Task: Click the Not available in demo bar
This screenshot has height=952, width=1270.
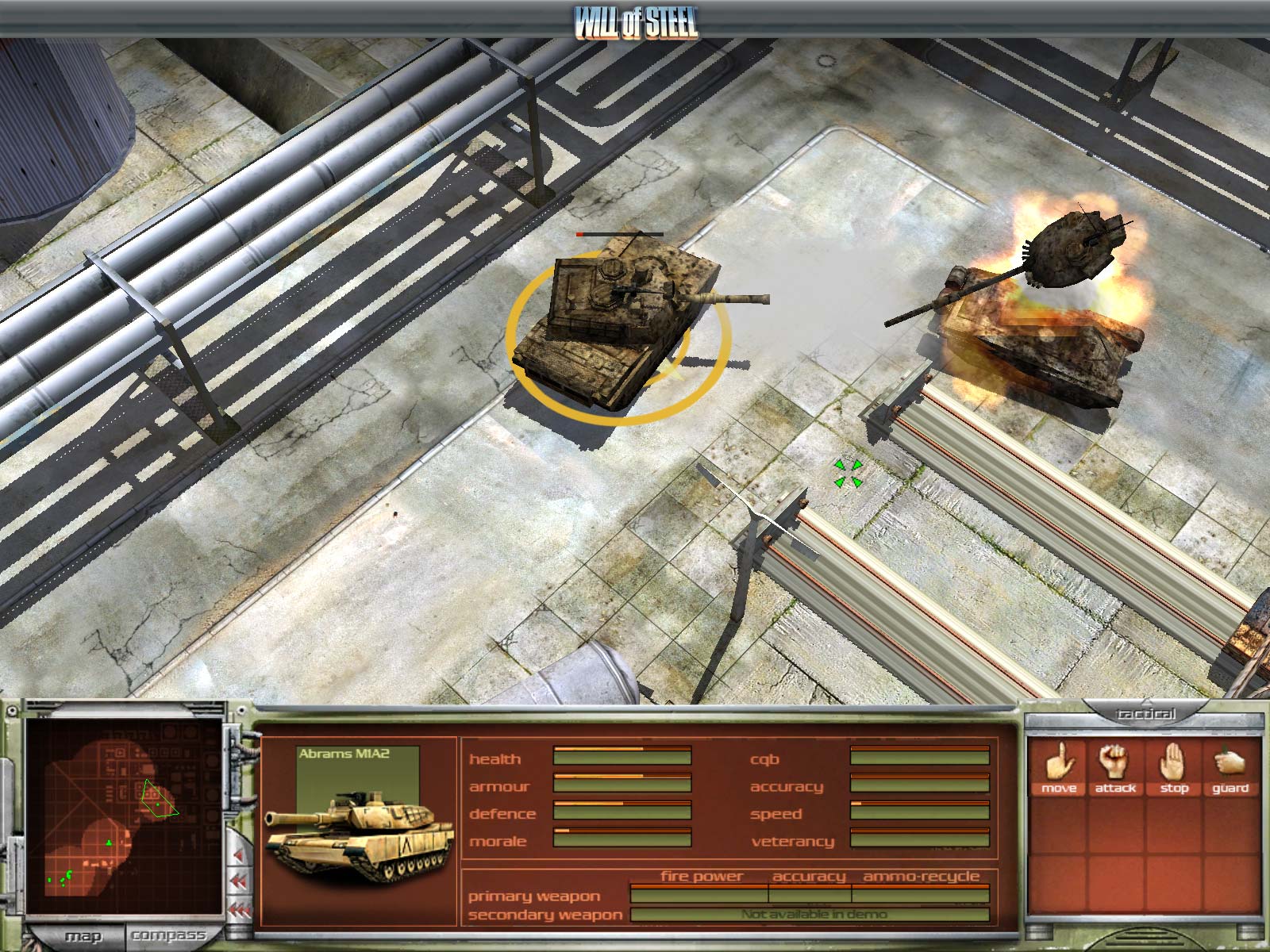Action: point(812,913)
